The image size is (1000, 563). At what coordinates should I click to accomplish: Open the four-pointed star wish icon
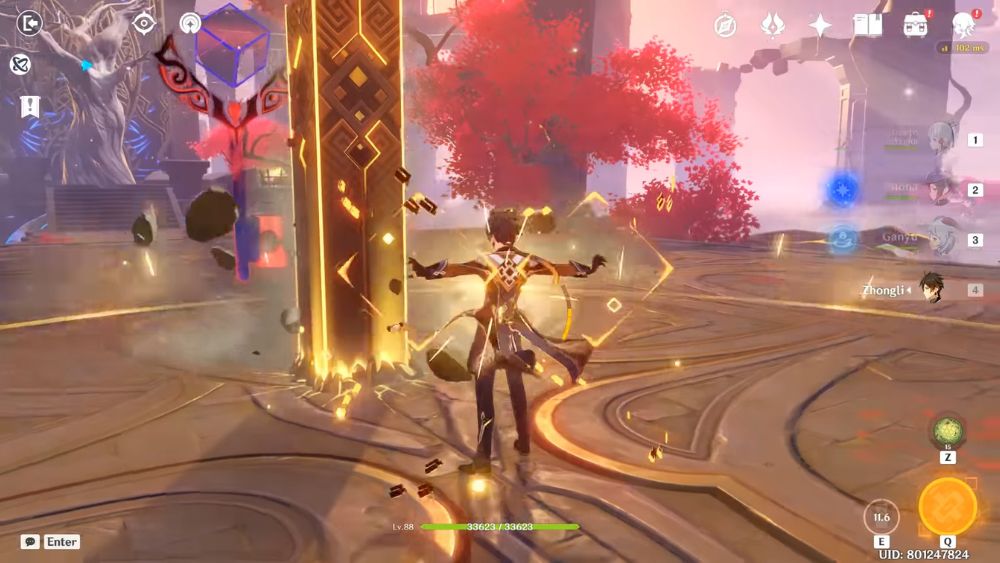tap(820, 25)
